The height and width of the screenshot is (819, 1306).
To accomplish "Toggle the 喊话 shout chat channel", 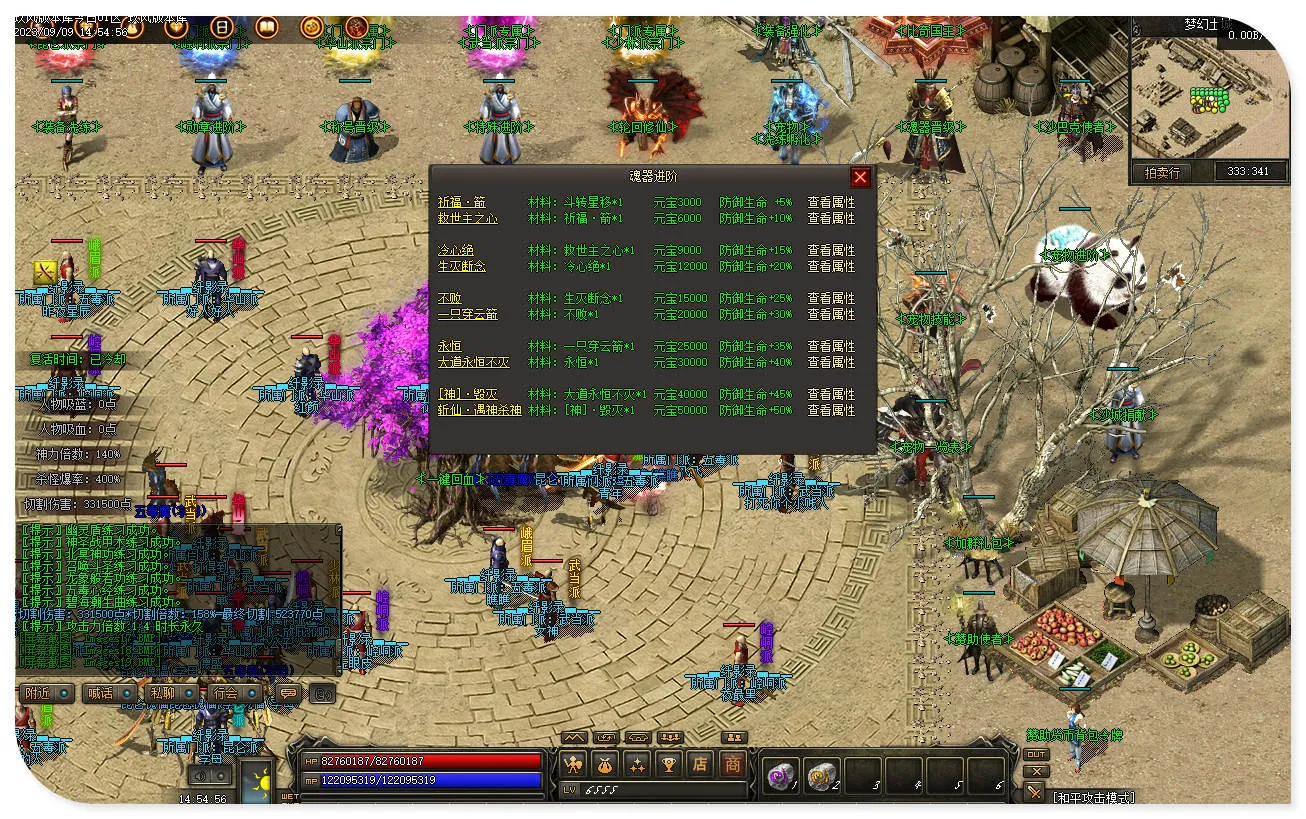I will click(109, 693).
